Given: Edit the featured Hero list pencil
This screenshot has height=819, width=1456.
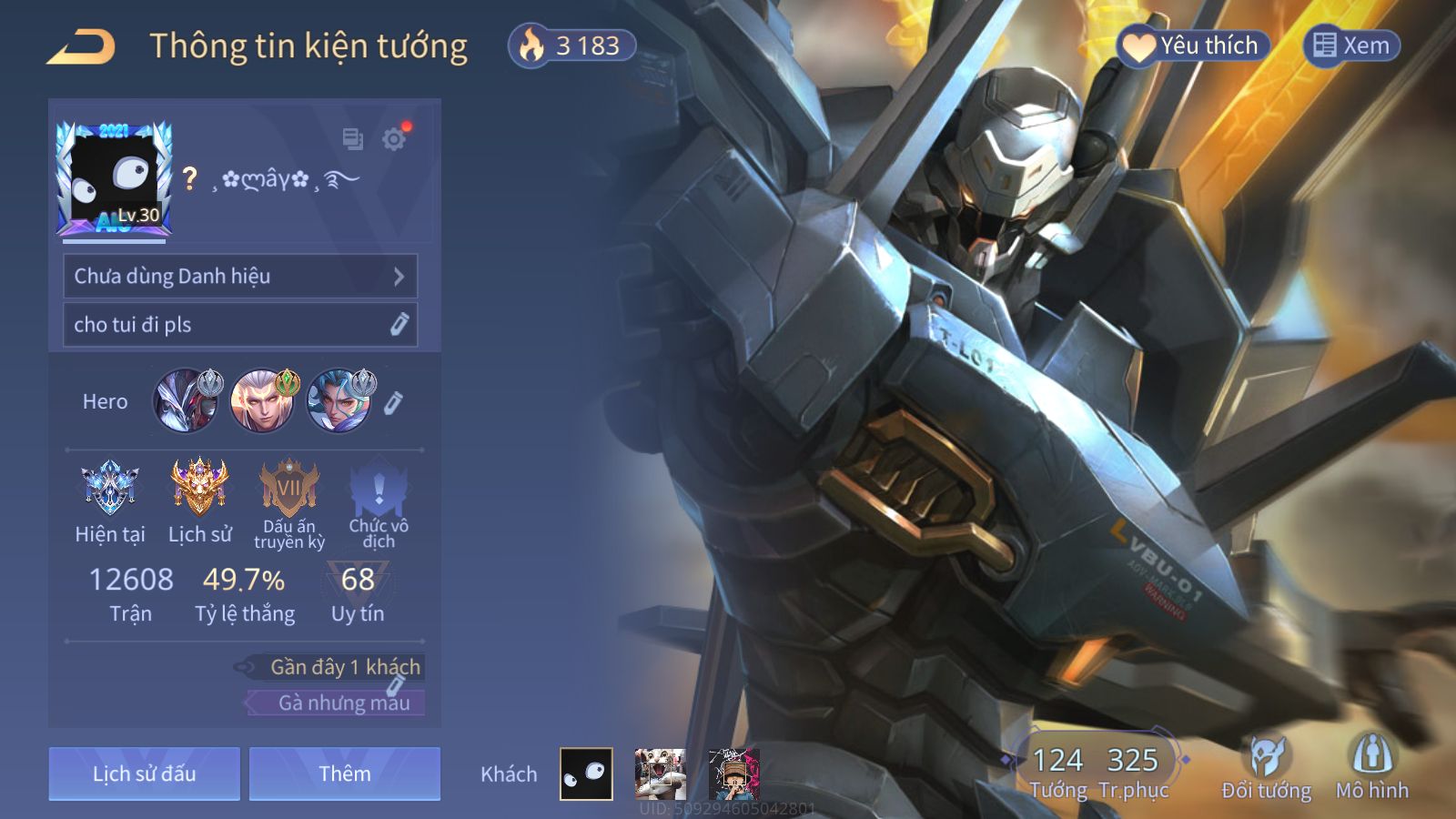Looking at the screenshot, I should pos(393,402).
